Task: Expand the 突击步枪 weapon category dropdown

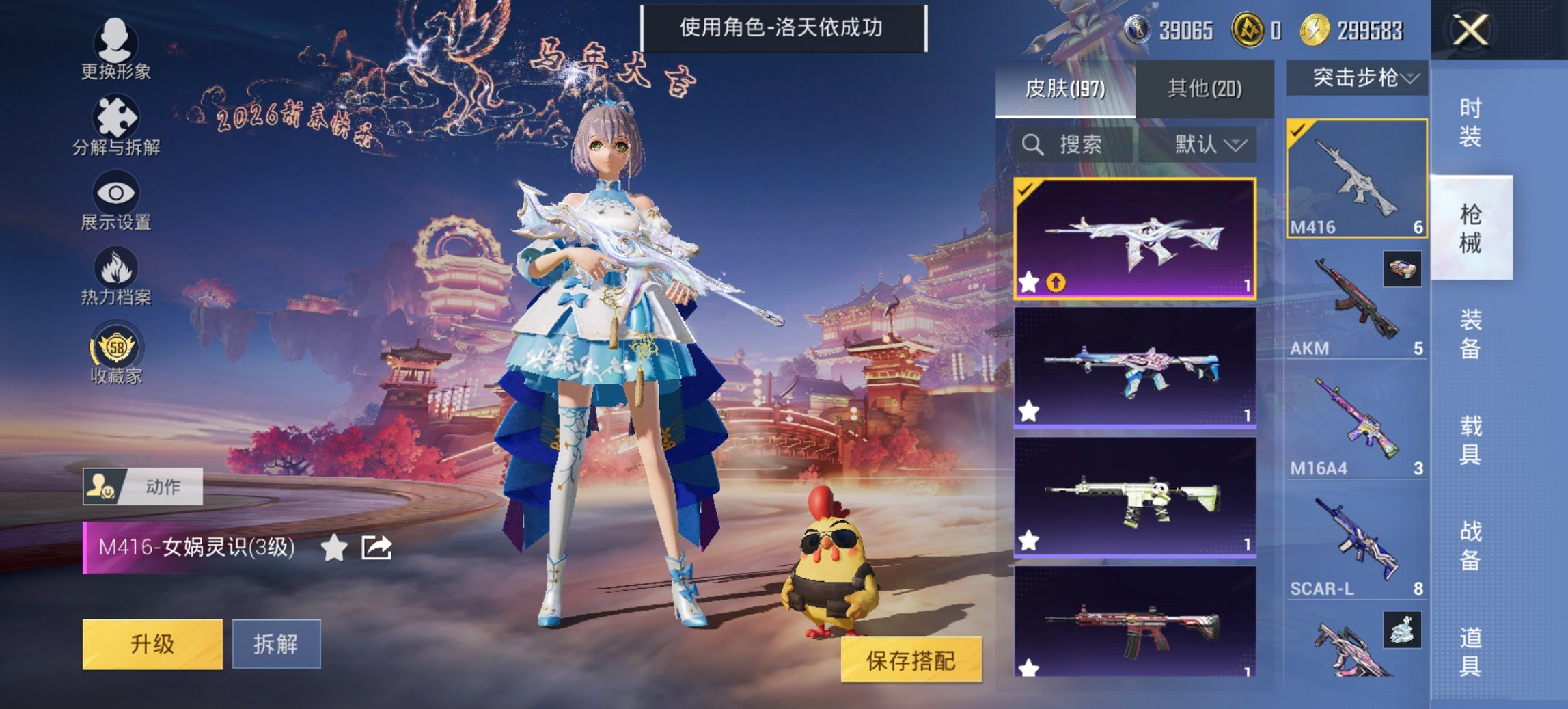Action: (x=1357, y=77)
